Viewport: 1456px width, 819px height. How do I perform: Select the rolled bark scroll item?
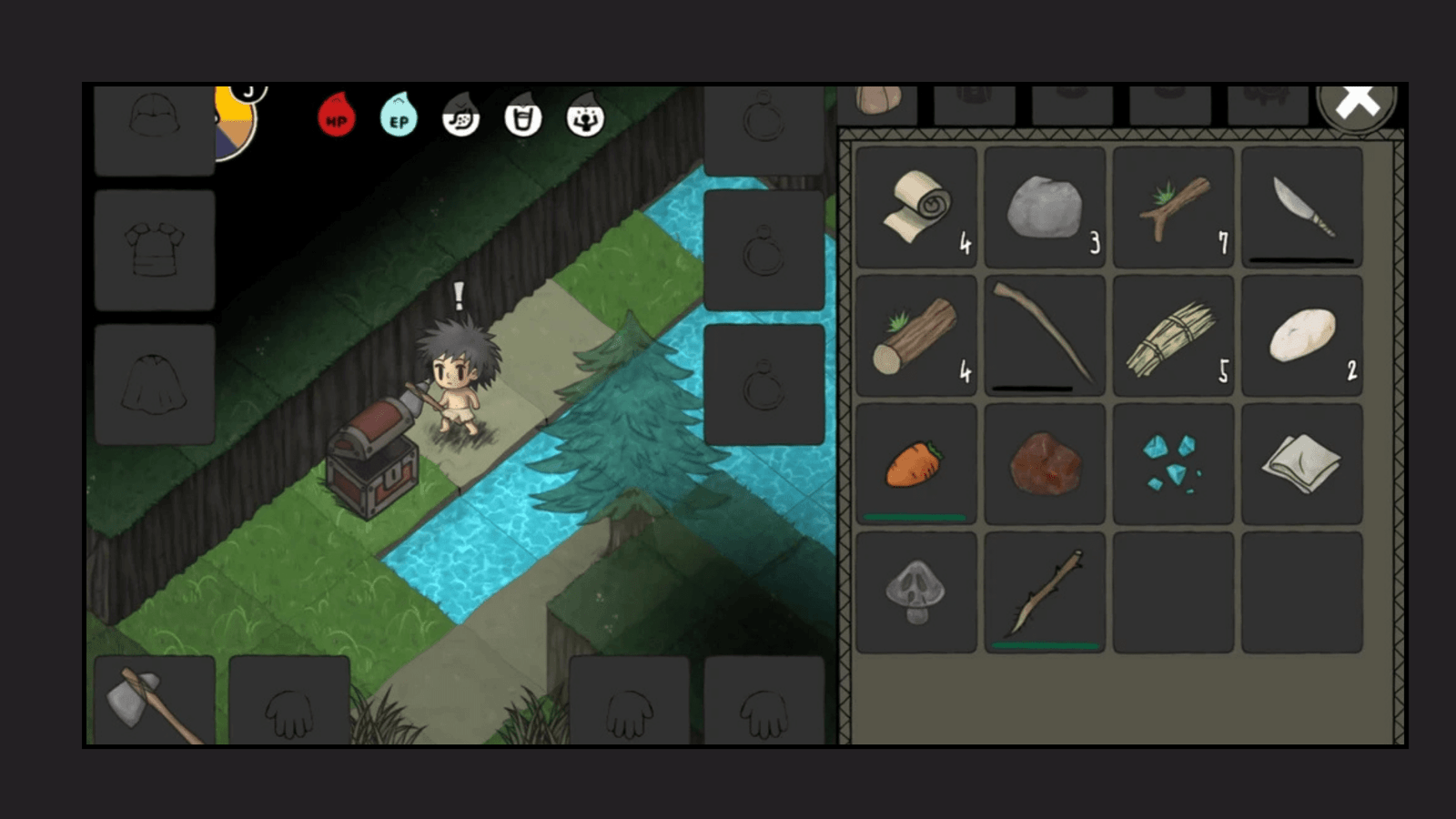(x=916, y=207)
